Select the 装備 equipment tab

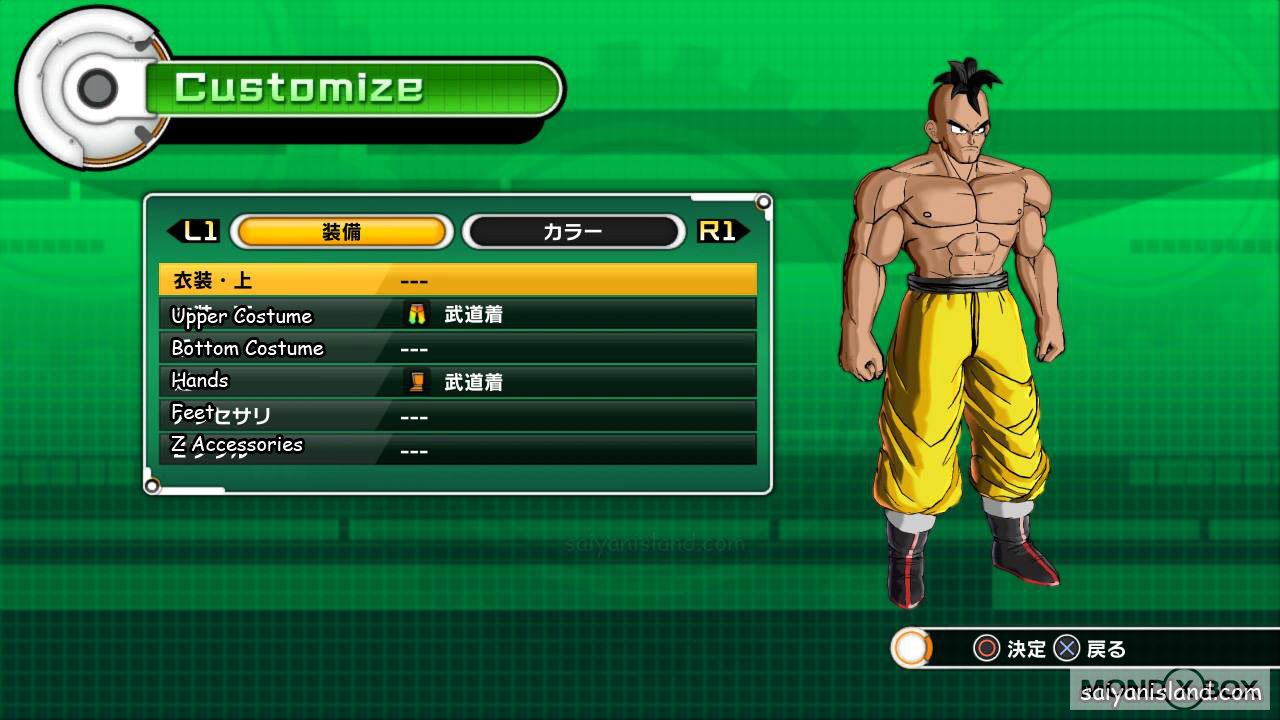click(341, 232)
